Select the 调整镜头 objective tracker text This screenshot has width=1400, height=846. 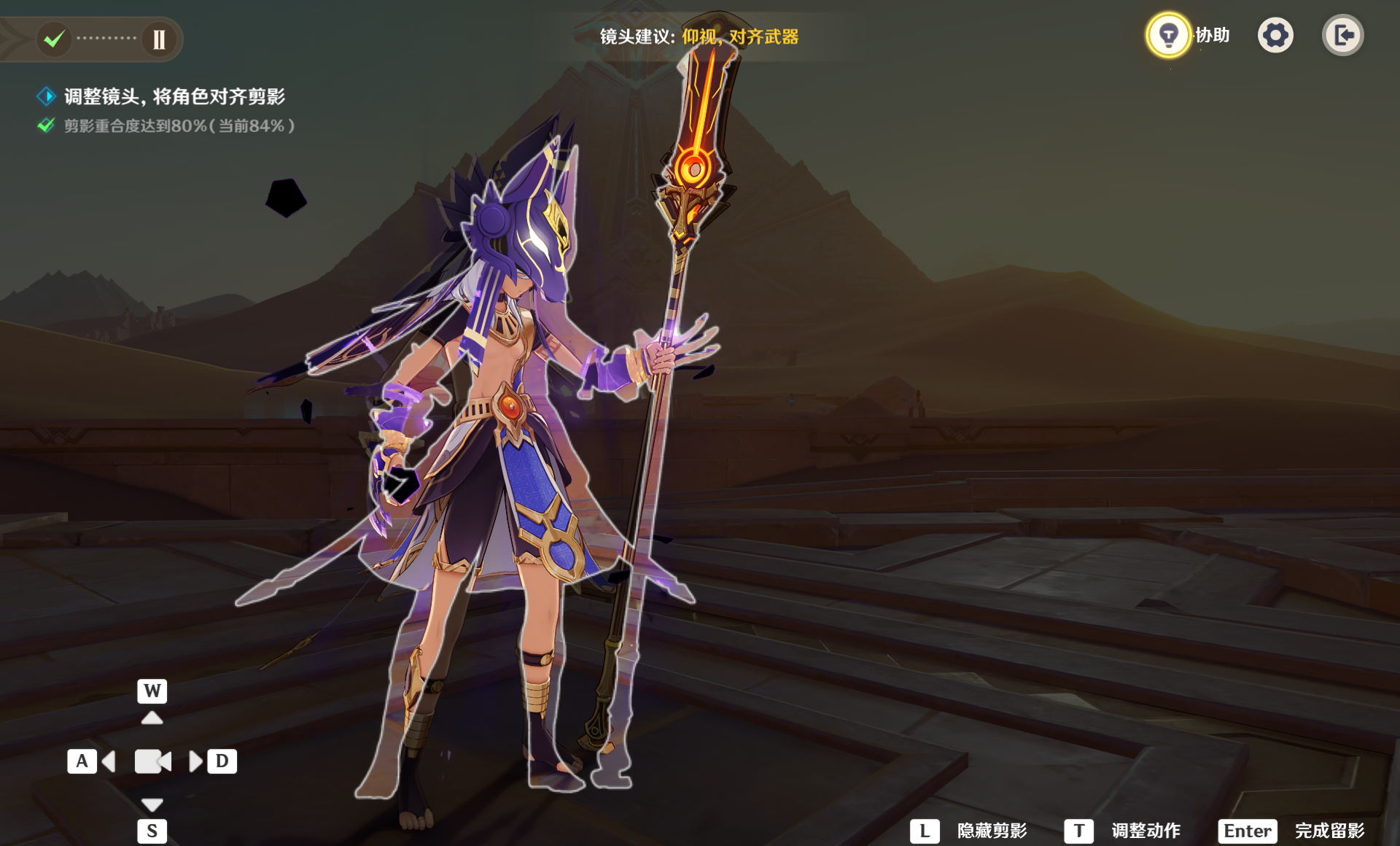click(x=174, y=96)
